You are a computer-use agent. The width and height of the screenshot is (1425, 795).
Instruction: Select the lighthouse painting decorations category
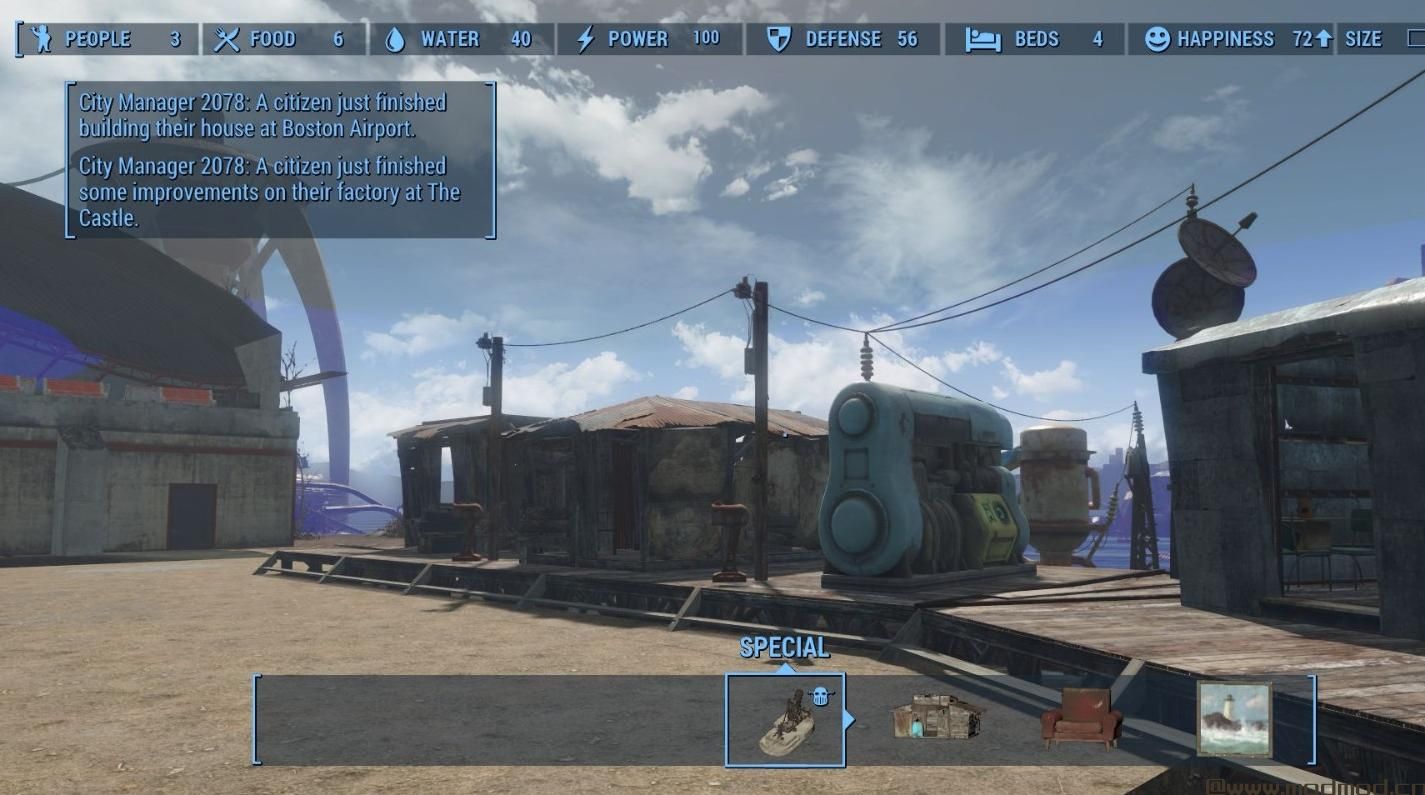(1234, 719)
